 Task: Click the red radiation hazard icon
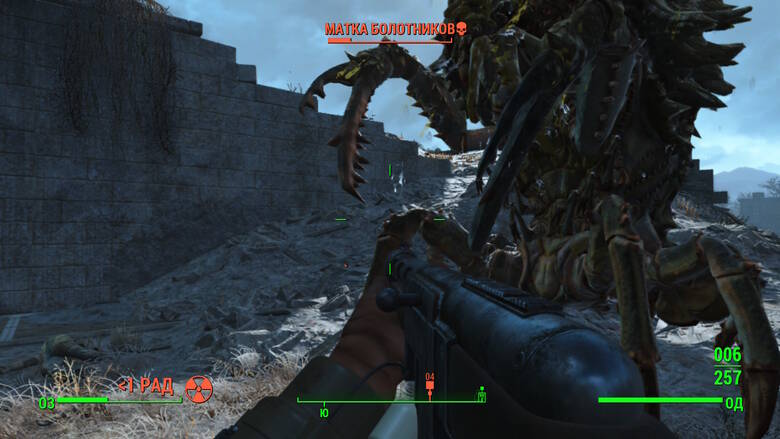(x=199, y=388)
